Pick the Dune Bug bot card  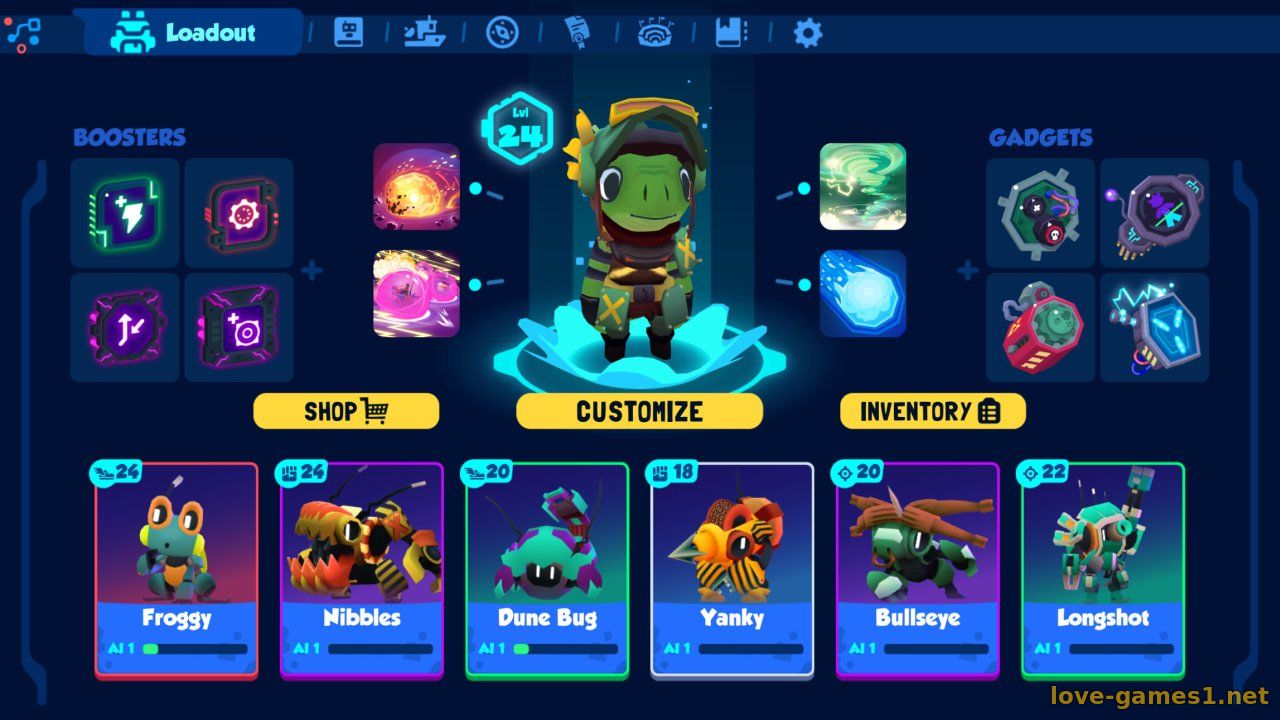pyautogui.click(x=547, y=570)
